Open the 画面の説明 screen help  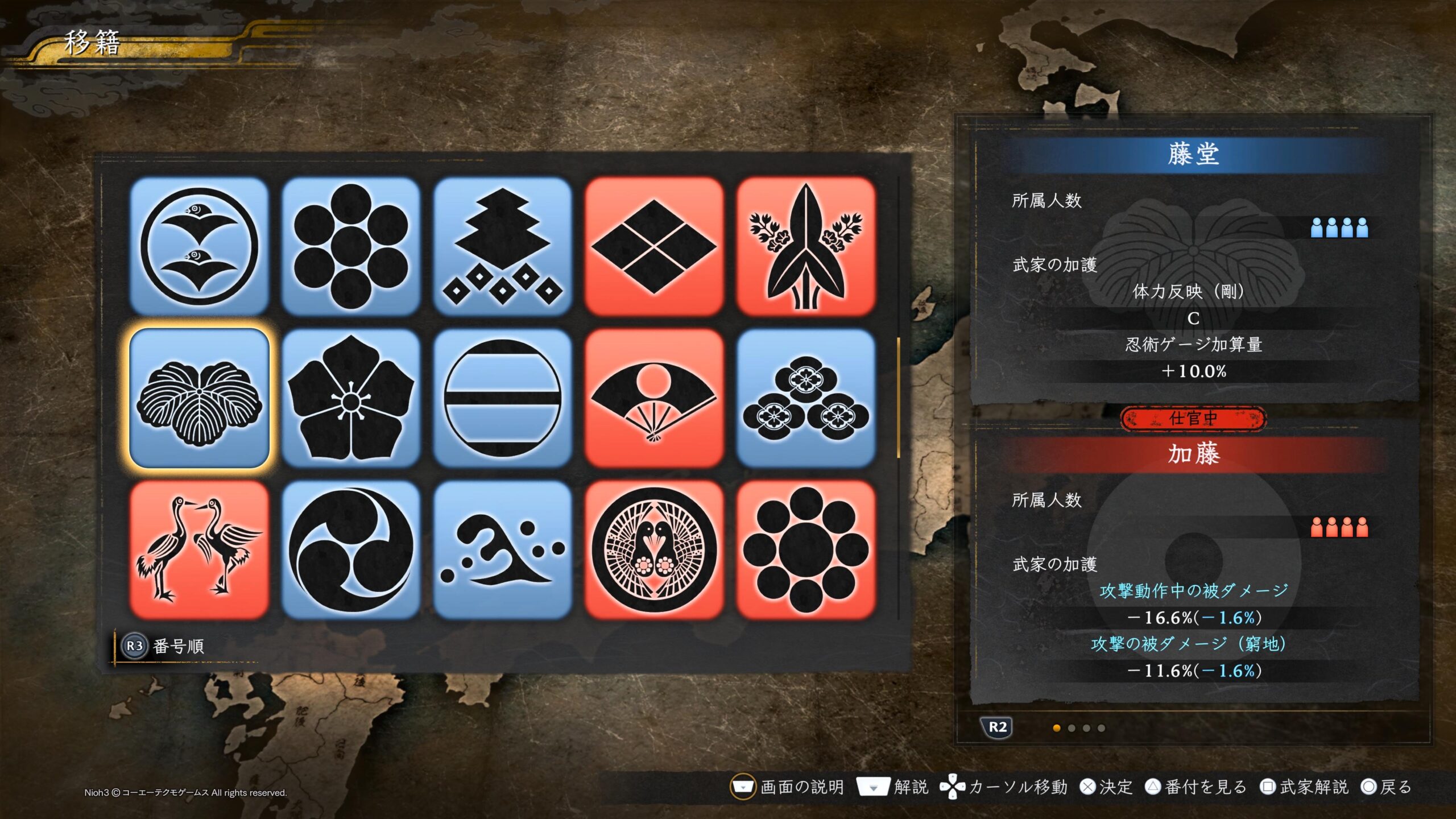pos(787,787)
